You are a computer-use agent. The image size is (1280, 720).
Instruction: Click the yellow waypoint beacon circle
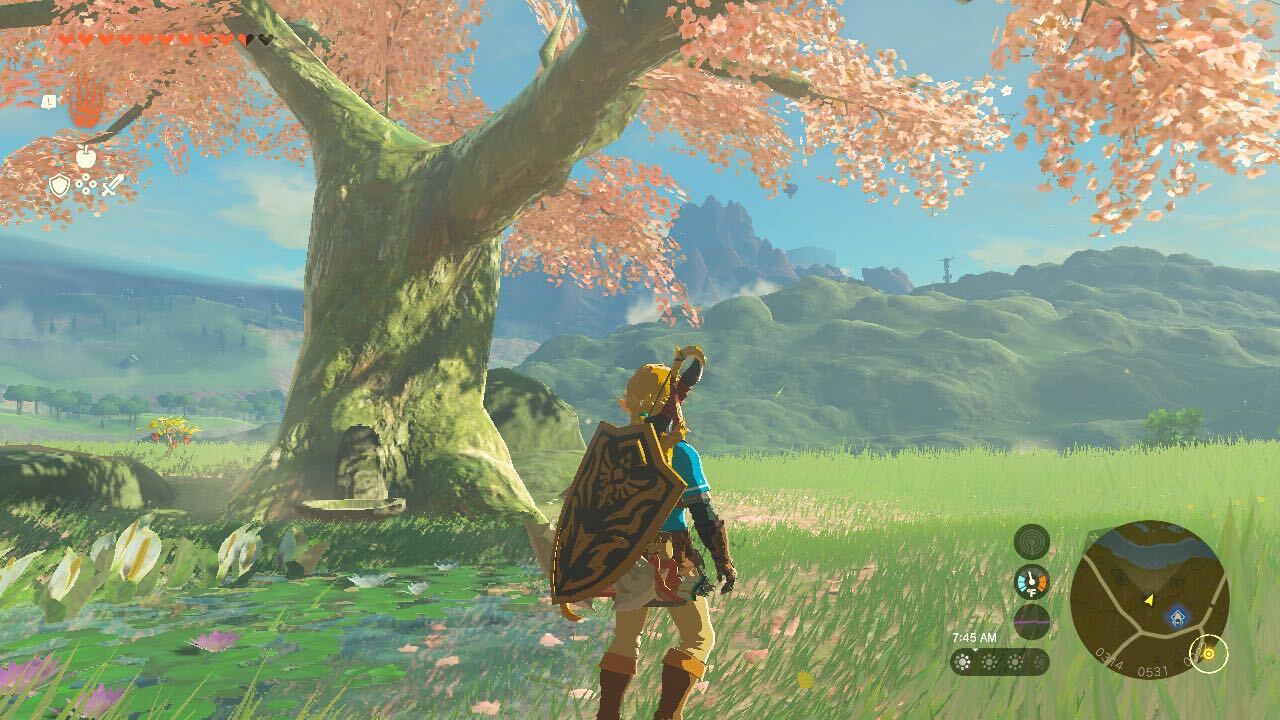tap(1209, 655)
